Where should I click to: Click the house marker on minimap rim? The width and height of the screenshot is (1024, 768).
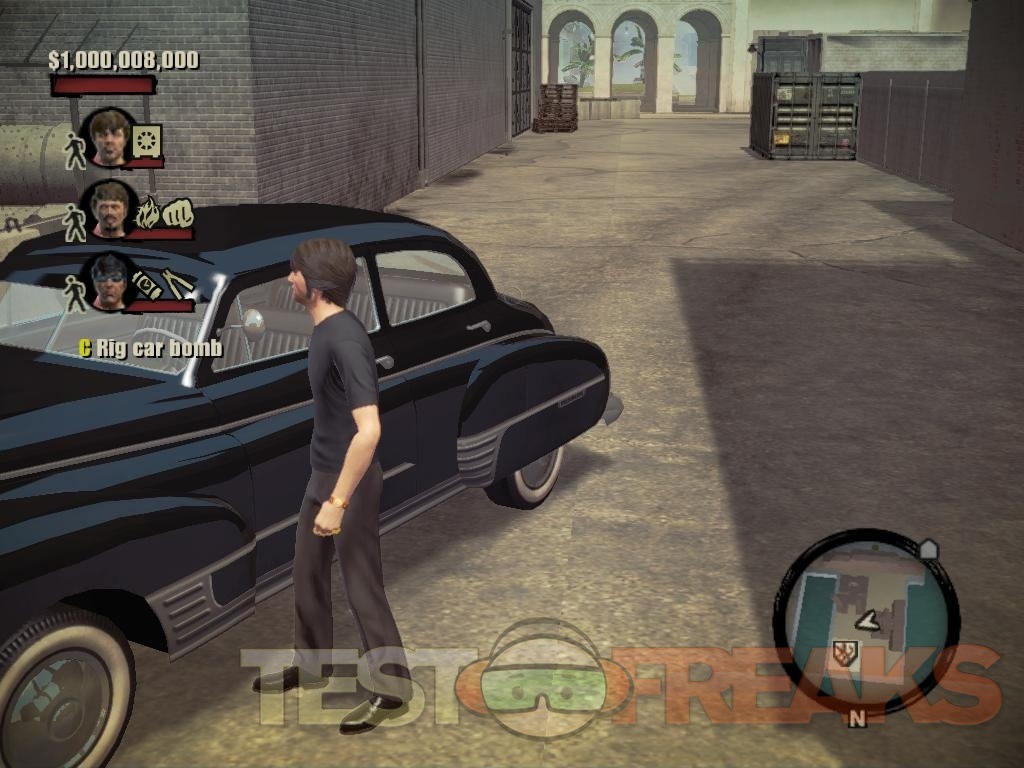(927, 549)
